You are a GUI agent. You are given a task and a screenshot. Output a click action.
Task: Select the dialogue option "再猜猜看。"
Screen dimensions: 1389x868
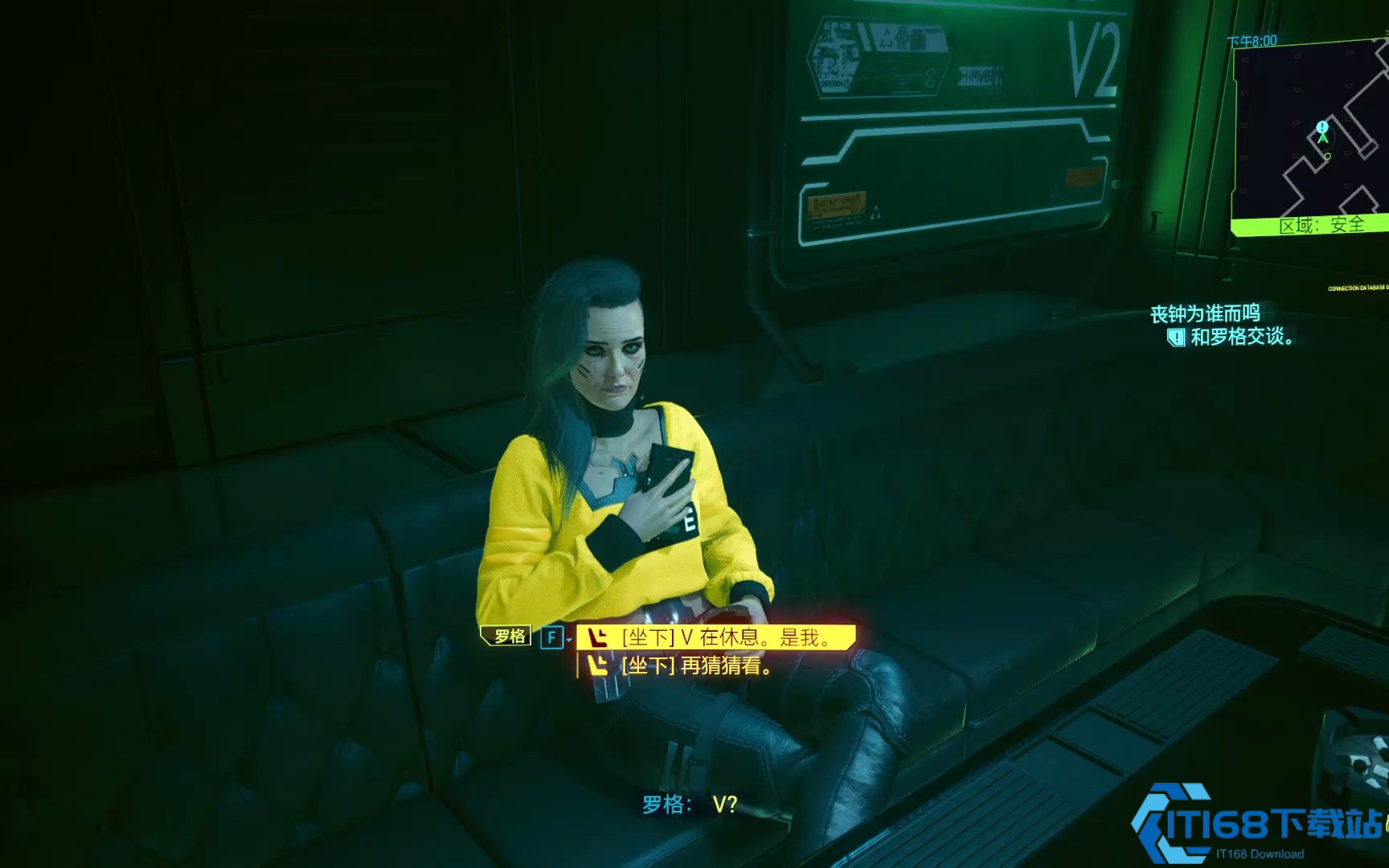click(696, 666)
